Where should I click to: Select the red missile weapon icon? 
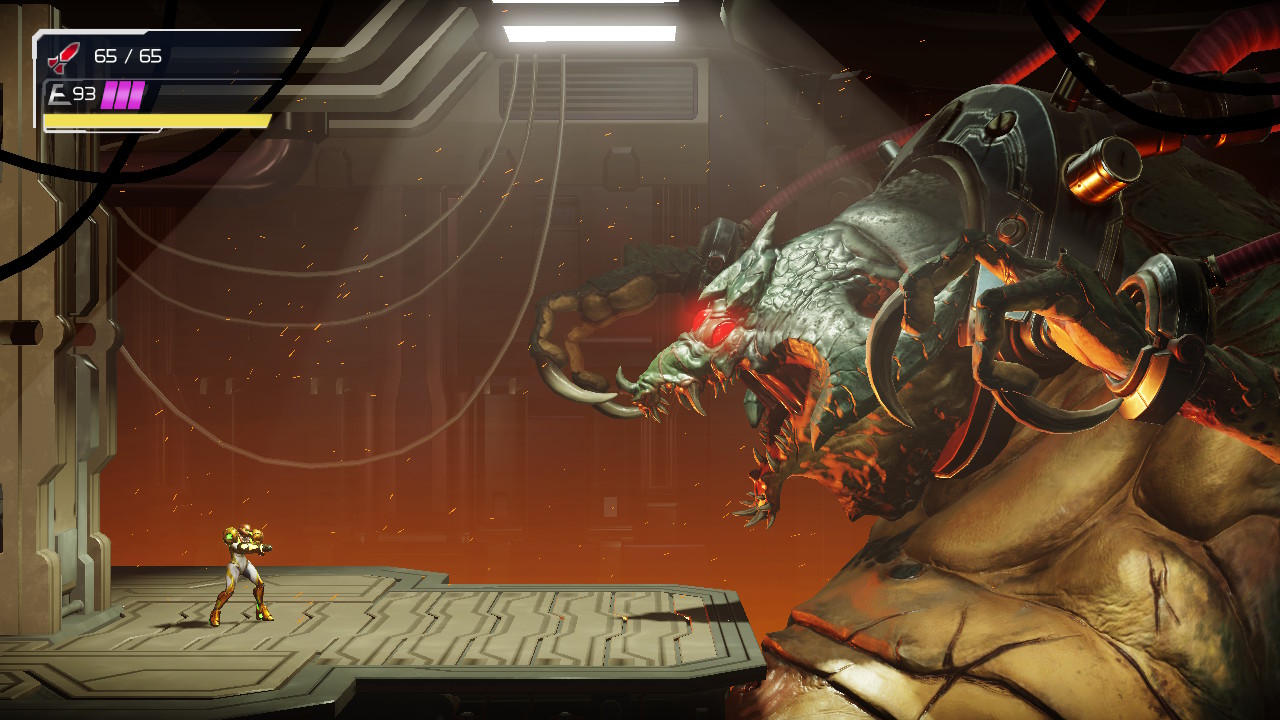click(x=65, y=55)
